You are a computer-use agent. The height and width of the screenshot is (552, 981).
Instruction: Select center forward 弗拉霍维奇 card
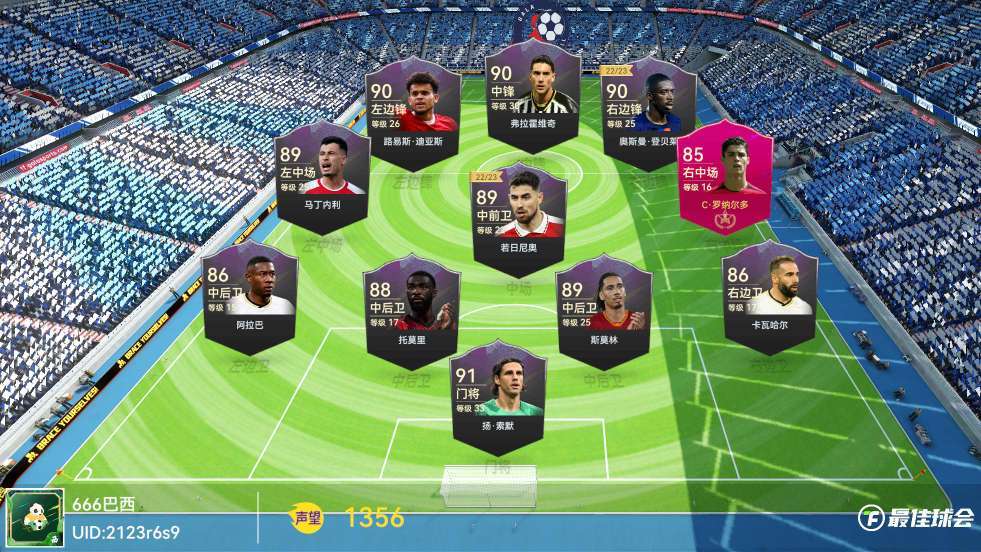point(532,96)
